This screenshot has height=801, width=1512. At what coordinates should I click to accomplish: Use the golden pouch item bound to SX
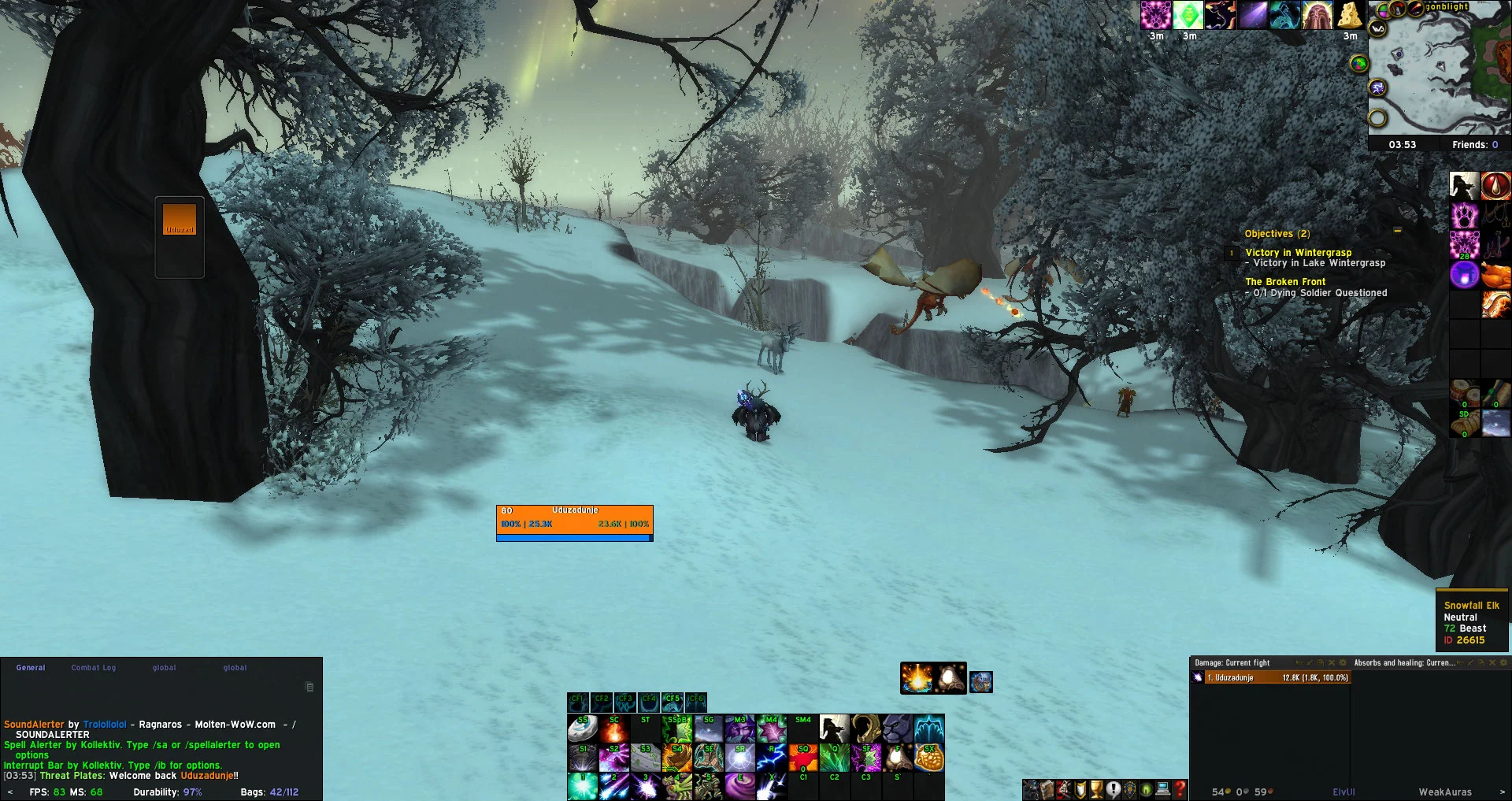point(929,758)
